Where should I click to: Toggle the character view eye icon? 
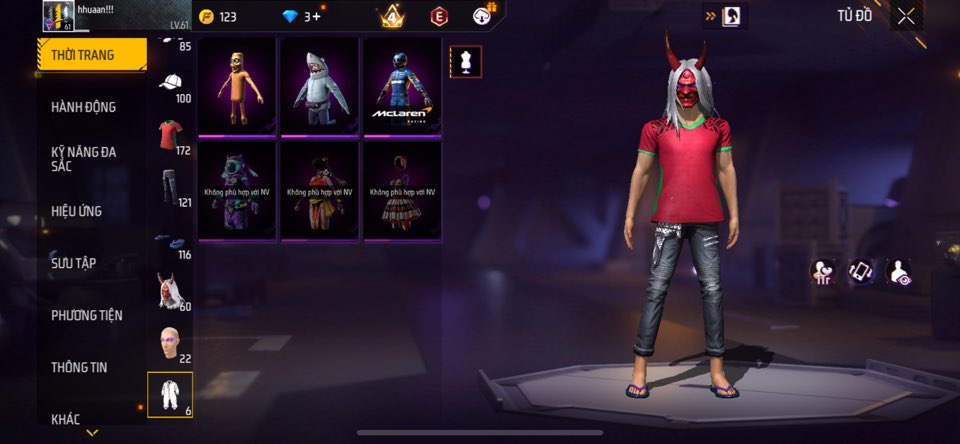click(x=898, y=271)
